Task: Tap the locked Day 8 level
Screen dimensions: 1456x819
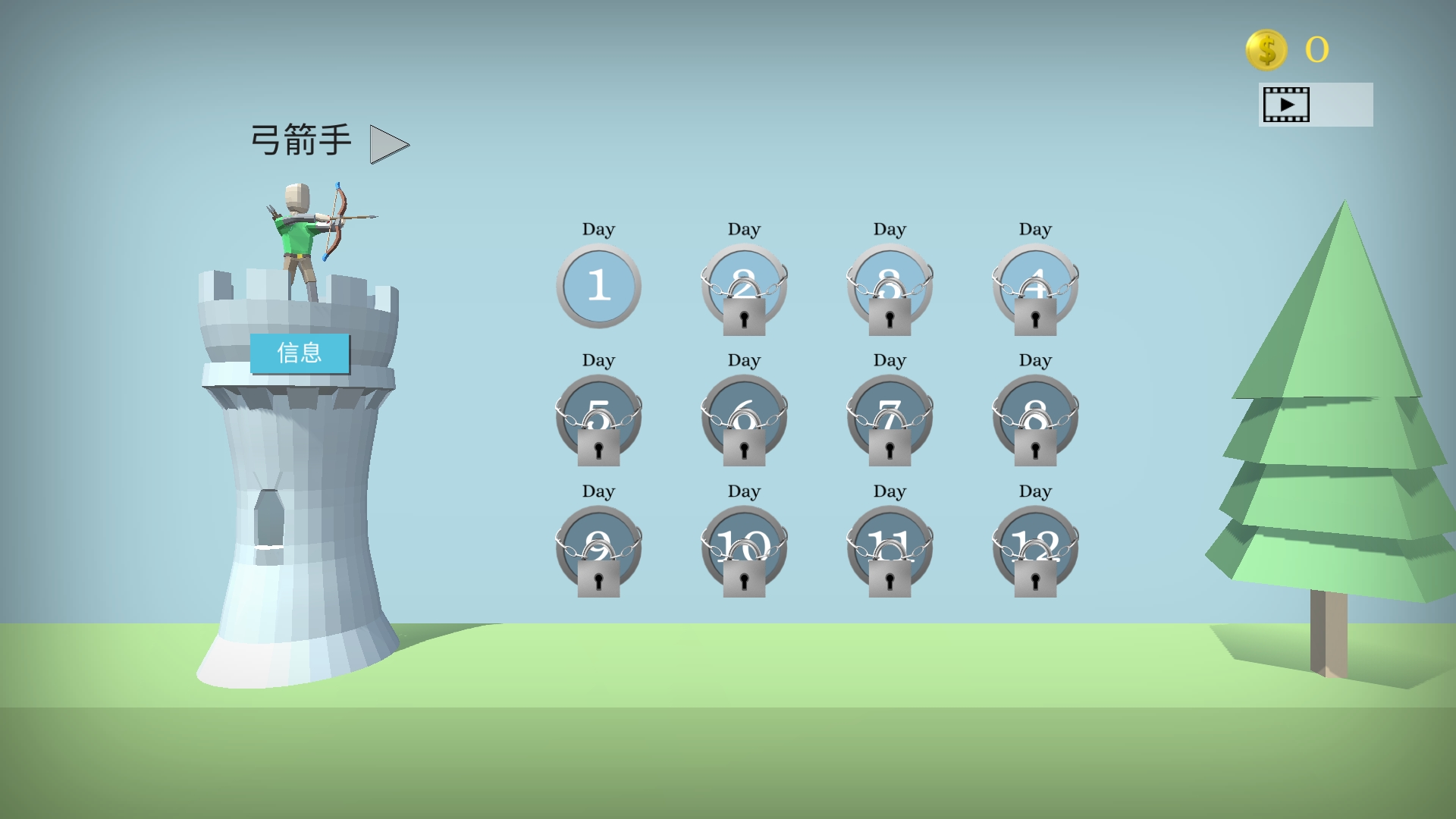Action: (x=1035, y=419)
